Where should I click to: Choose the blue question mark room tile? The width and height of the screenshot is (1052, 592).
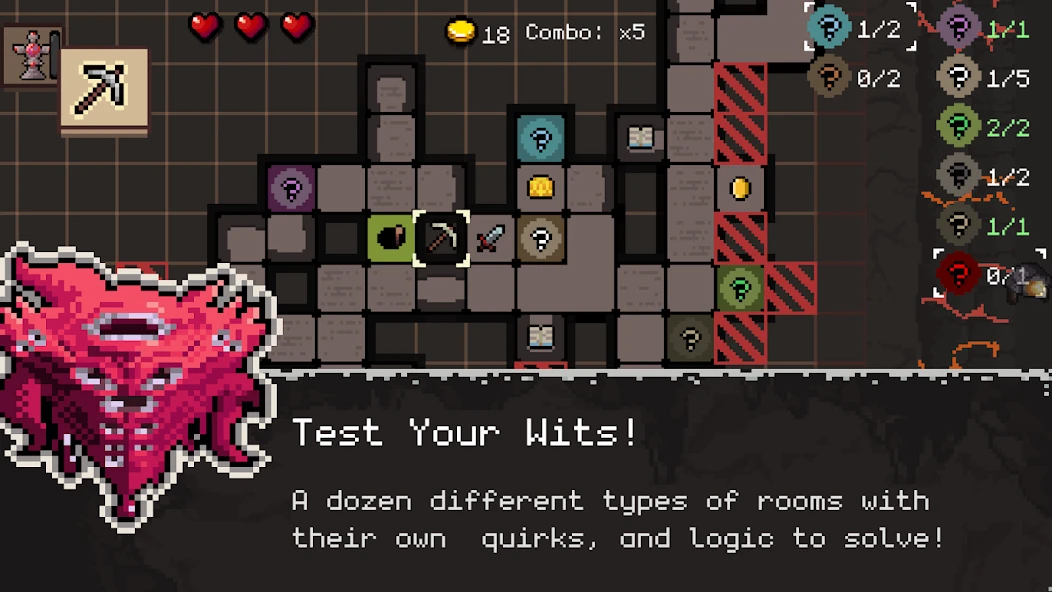pyautogui.click(x=541, y=139)
